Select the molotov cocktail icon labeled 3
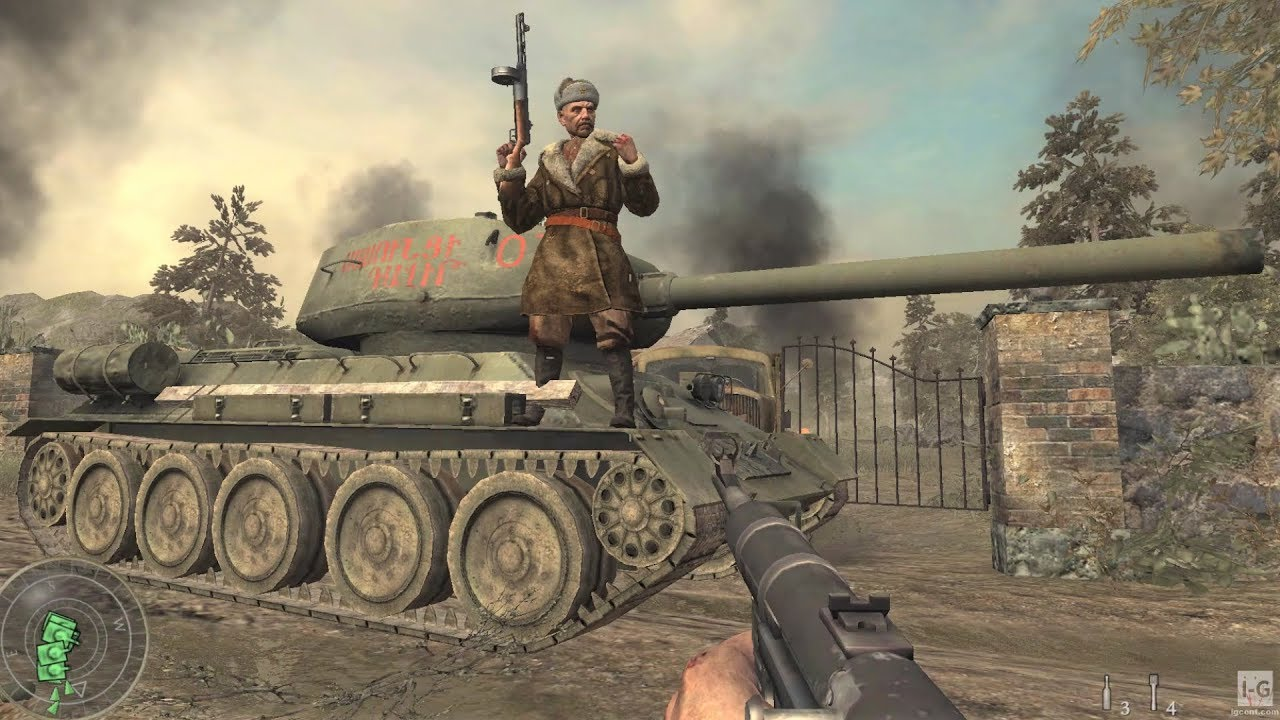1280x720 pixels. [x=1107, y=692]
